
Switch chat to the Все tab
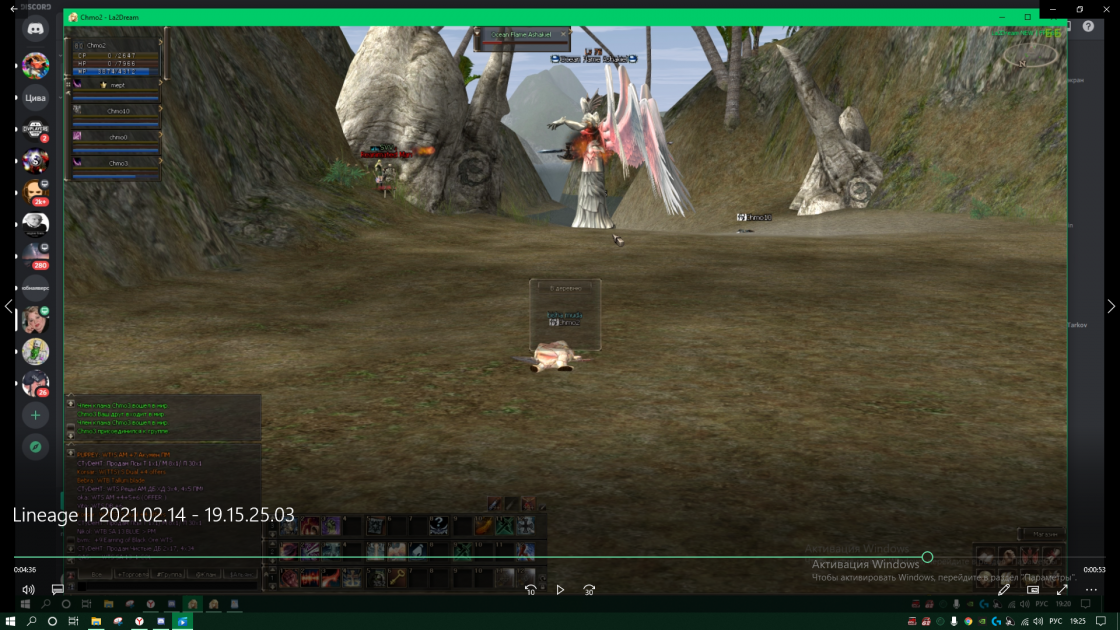(95, 575)
